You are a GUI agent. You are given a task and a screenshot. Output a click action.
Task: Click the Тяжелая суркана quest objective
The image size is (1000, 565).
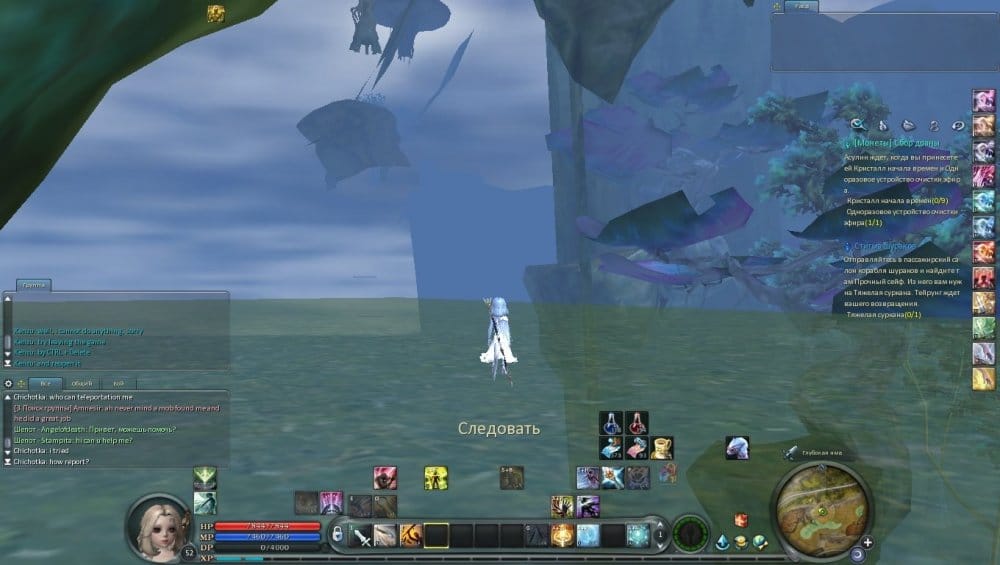pyautogui.click(x=884, y=315)
